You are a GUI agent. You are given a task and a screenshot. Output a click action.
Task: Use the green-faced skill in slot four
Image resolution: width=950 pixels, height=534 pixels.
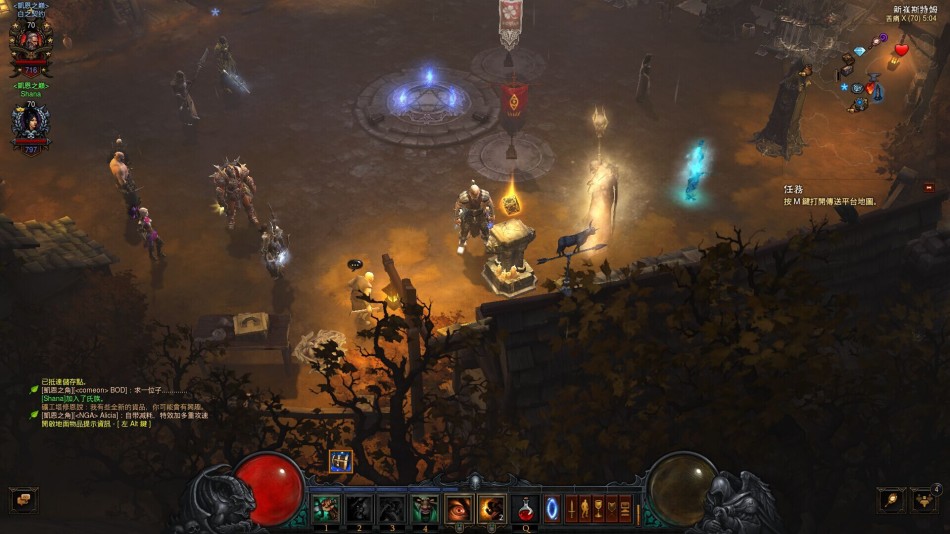(x=425, y=508)
